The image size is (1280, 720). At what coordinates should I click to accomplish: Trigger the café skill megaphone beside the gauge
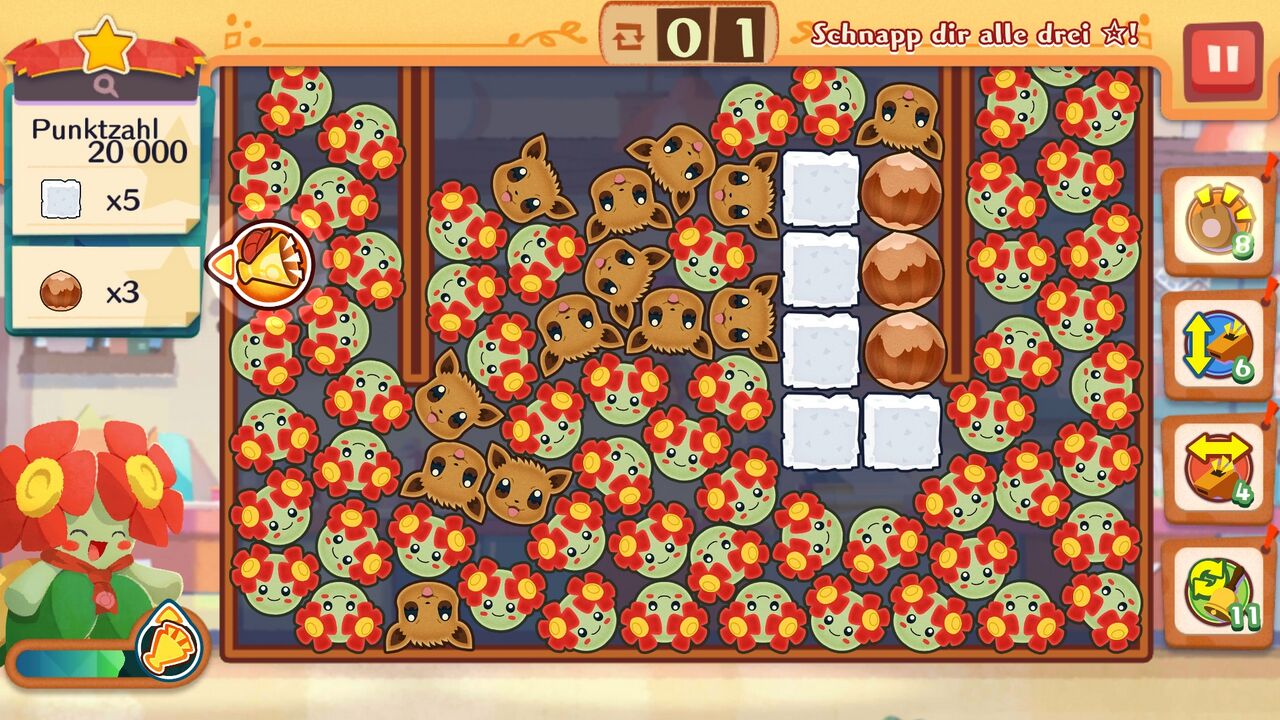(168, 642)
